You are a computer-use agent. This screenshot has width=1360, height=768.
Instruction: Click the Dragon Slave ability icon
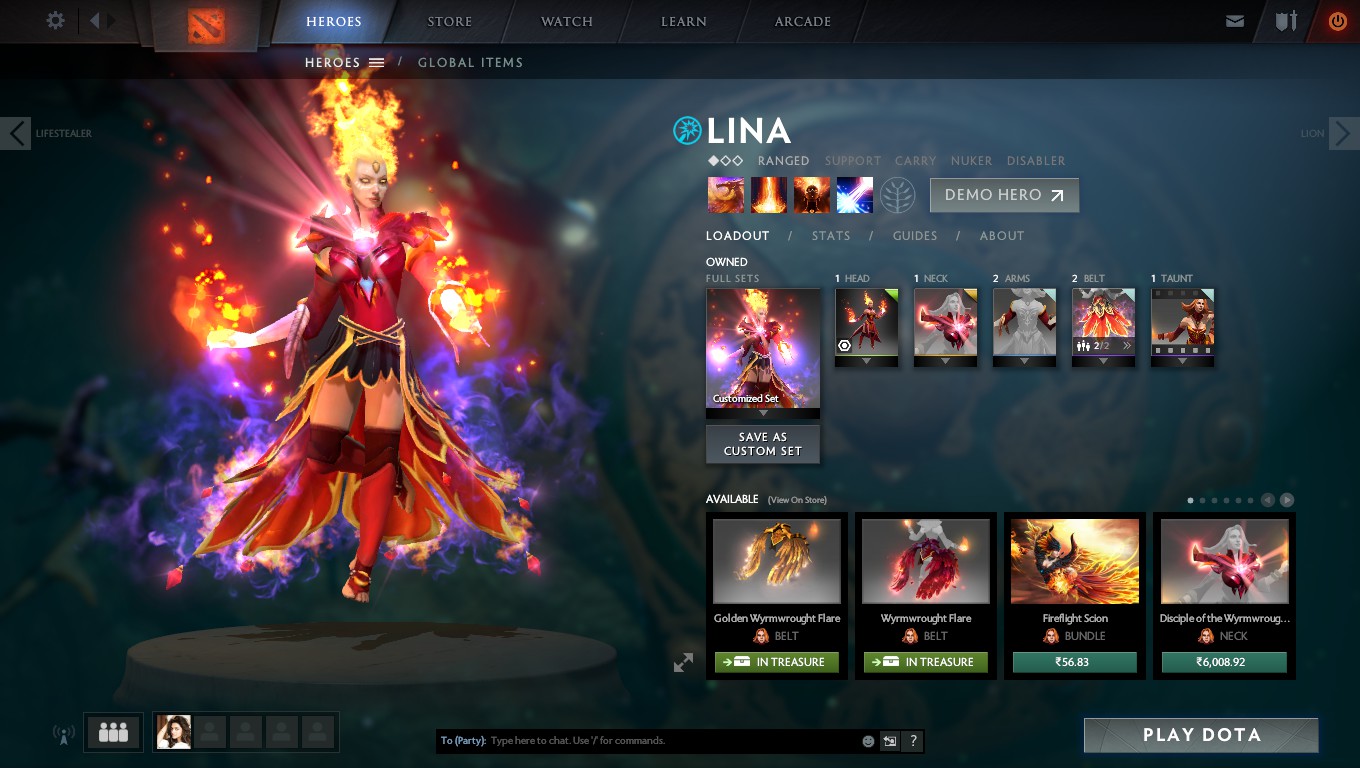click(726, 194)
